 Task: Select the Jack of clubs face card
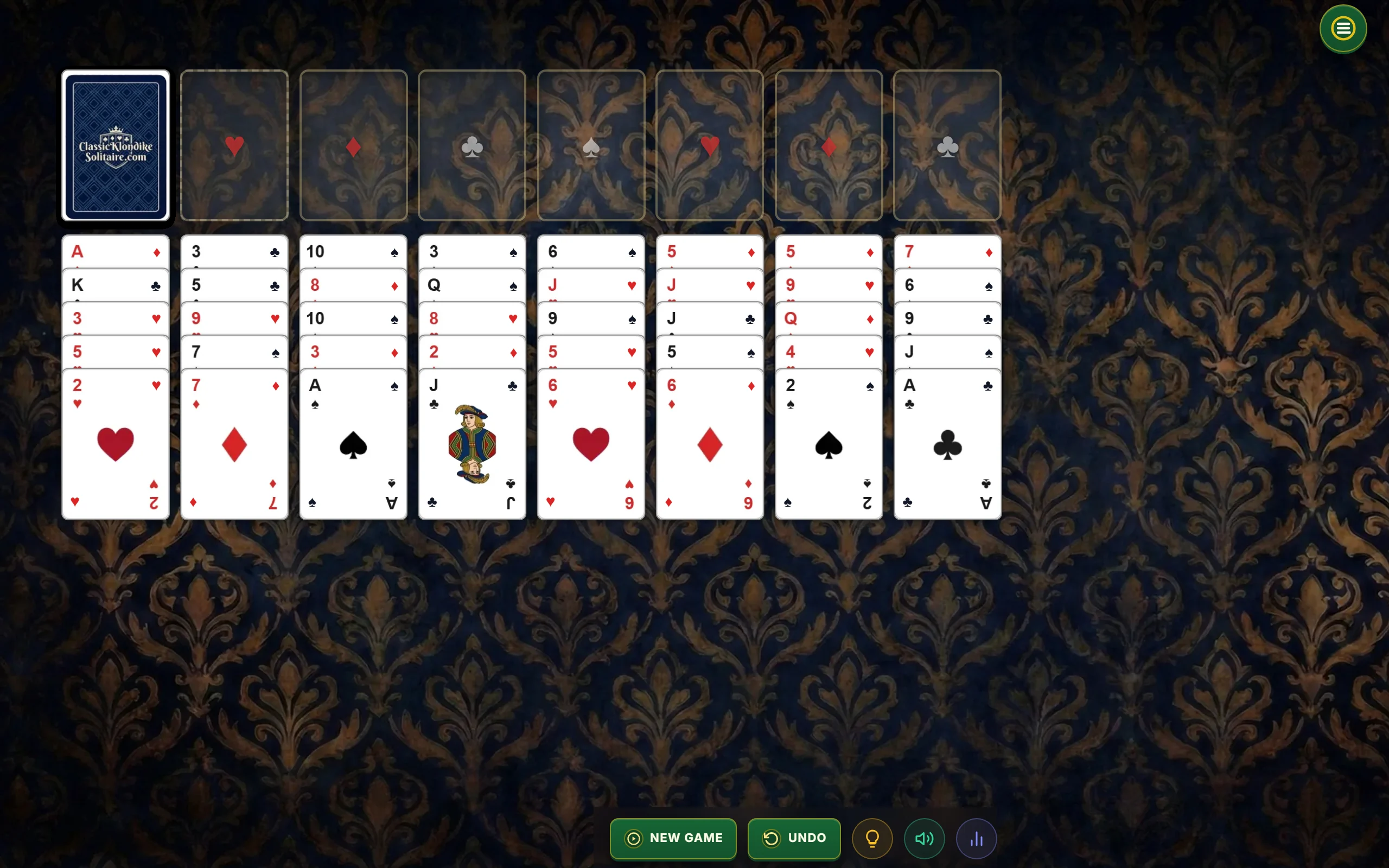(471, 442)
